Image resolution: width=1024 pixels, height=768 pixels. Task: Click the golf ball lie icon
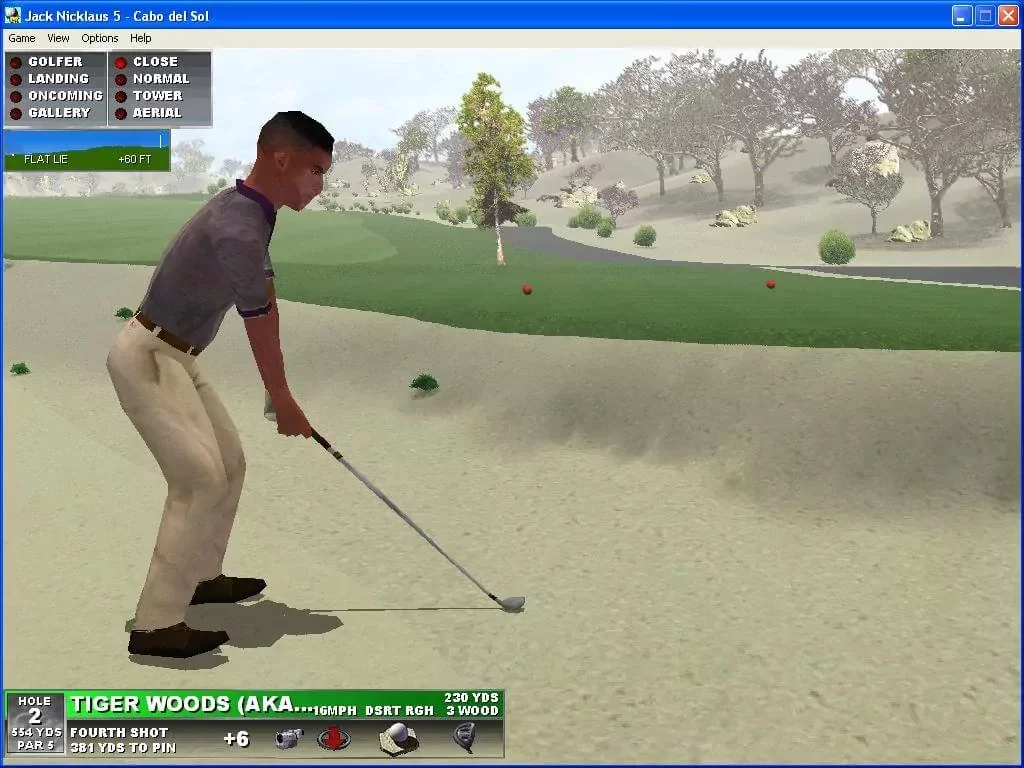coord(398,738)
